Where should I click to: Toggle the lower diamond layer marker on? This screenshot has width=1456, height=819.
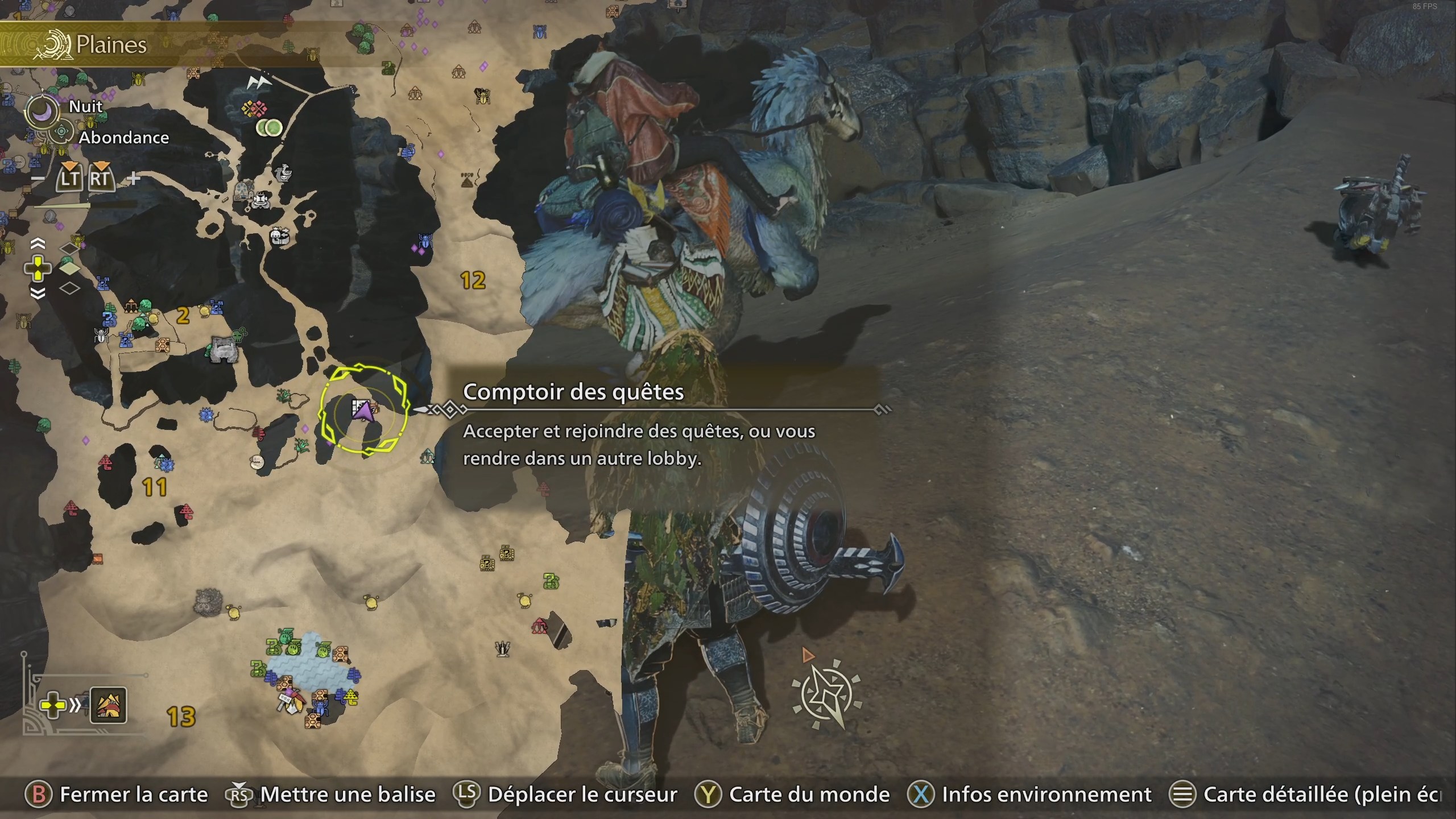click(69, 288)
